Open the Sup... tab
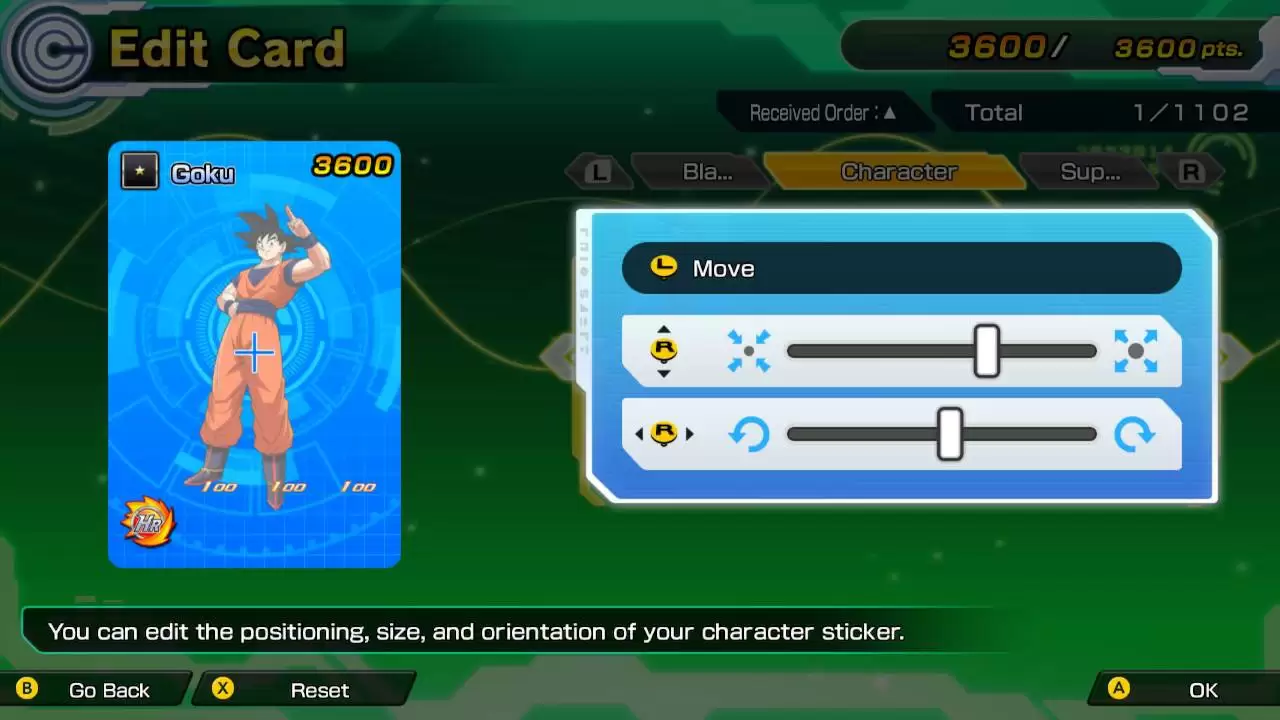This screenshot has height=720, width=1280. [x=1089, y=172]
